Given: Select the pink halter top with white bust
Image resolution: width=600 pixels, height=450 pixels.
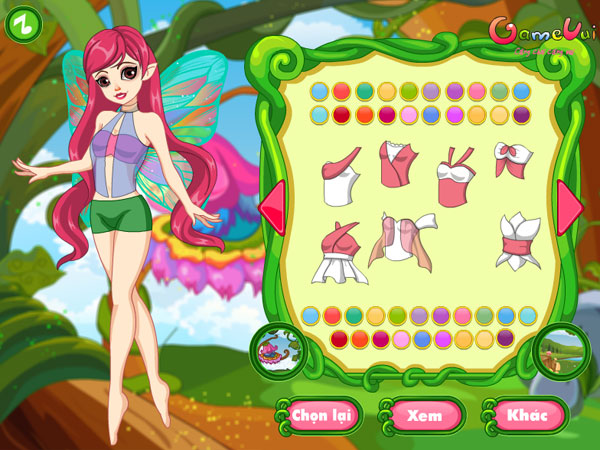Looking at the screenshot, I should (454, 176).
